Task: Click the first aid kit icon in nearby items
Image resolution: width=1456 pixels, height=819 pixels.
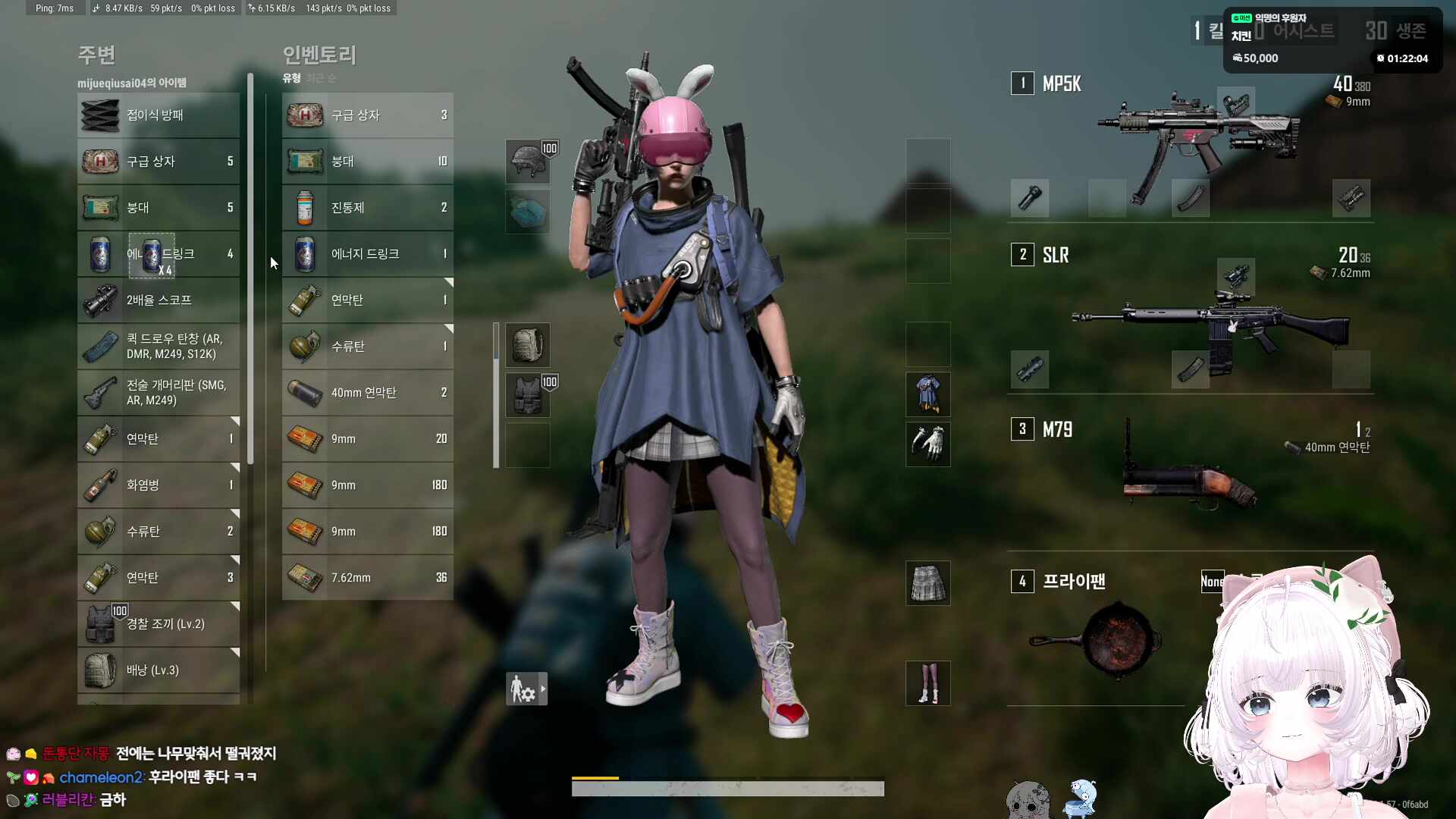Action: pos(101,161)
